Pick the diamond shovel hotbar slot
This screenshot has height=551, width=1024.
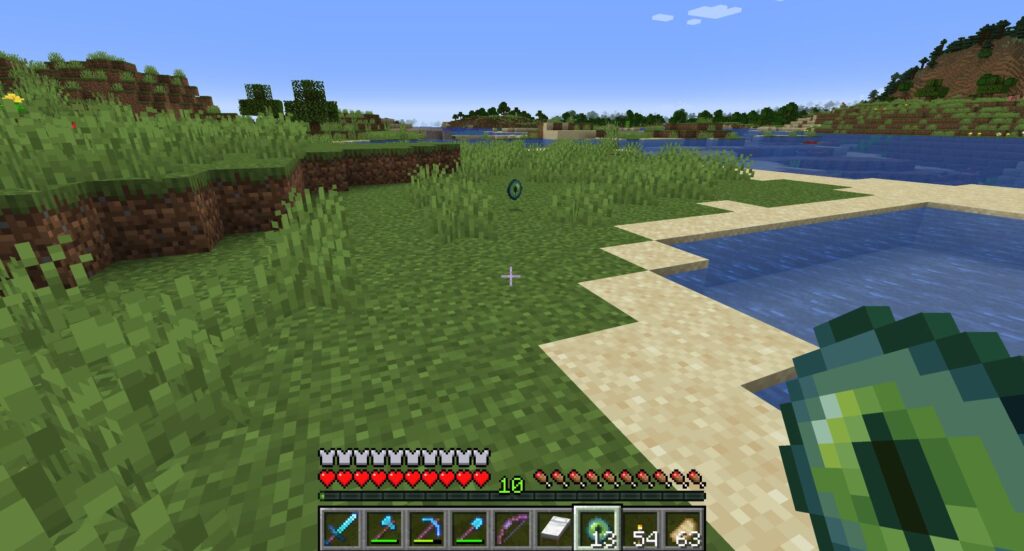click(469, 527)
